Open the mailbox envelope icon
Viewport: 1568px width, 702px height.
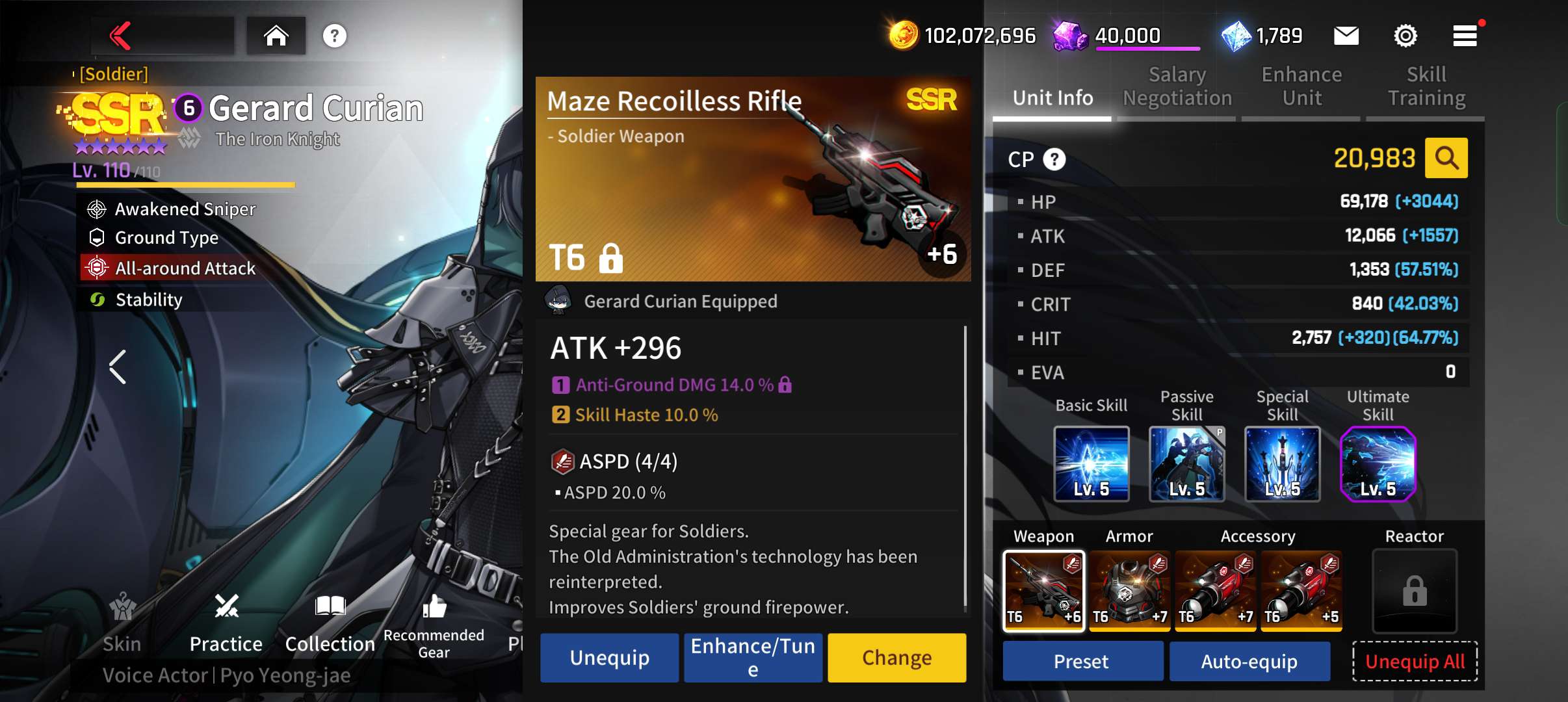(x=1346, y=36)
